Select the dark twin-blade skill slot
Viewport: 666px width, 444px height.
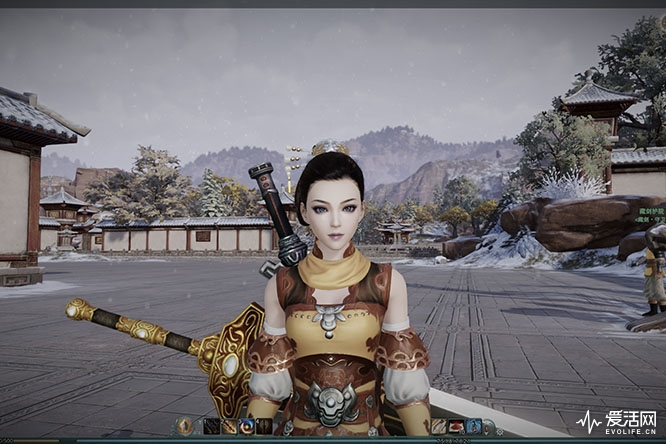tap(263, 426)
